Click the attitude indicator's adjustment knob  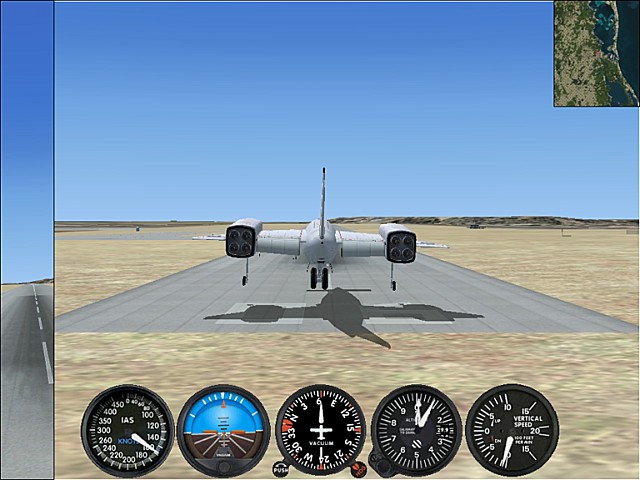click(222, 469)
